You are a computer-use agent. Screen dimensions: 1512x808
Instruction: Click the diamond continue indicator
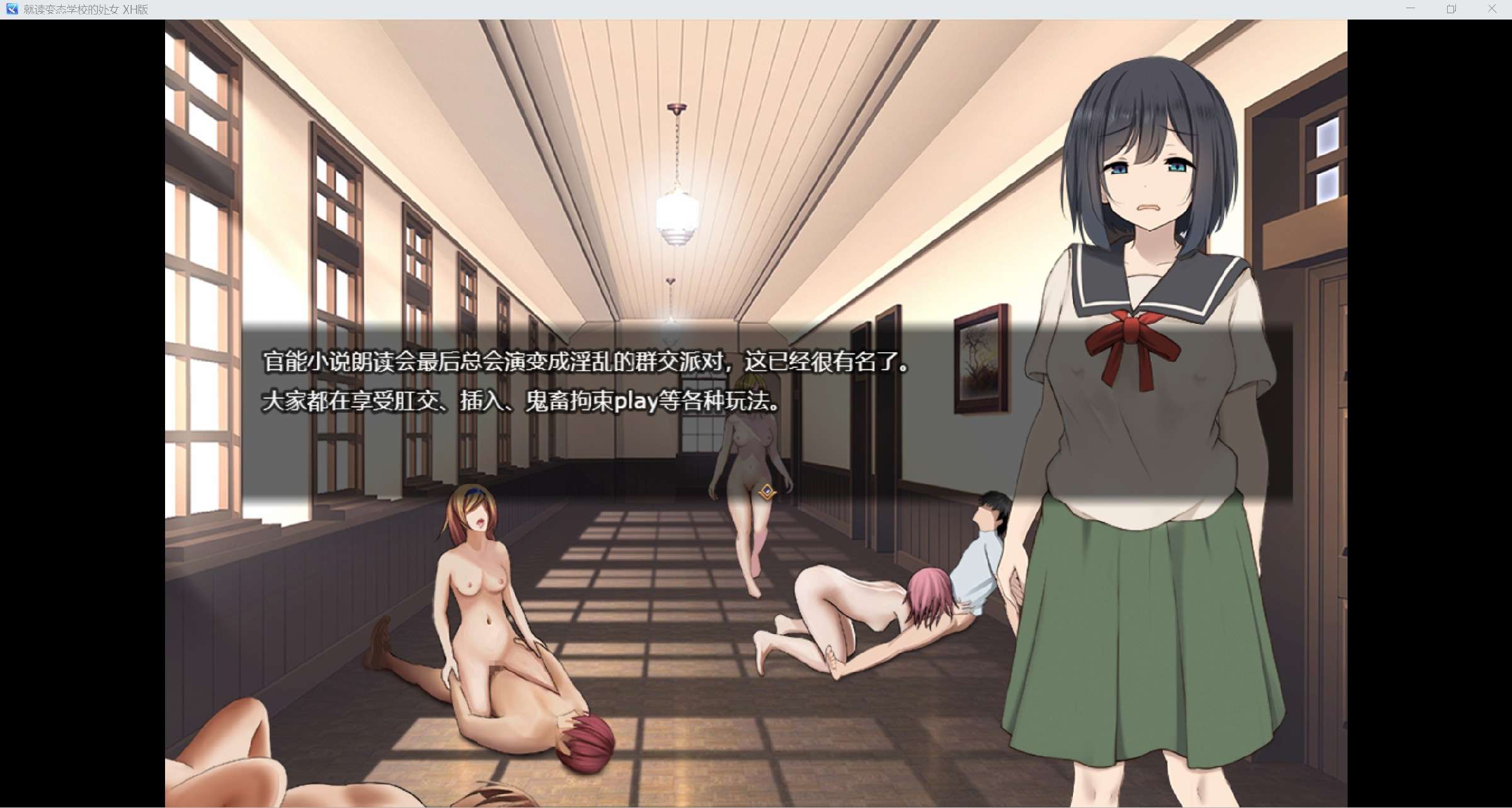point(767,492)
